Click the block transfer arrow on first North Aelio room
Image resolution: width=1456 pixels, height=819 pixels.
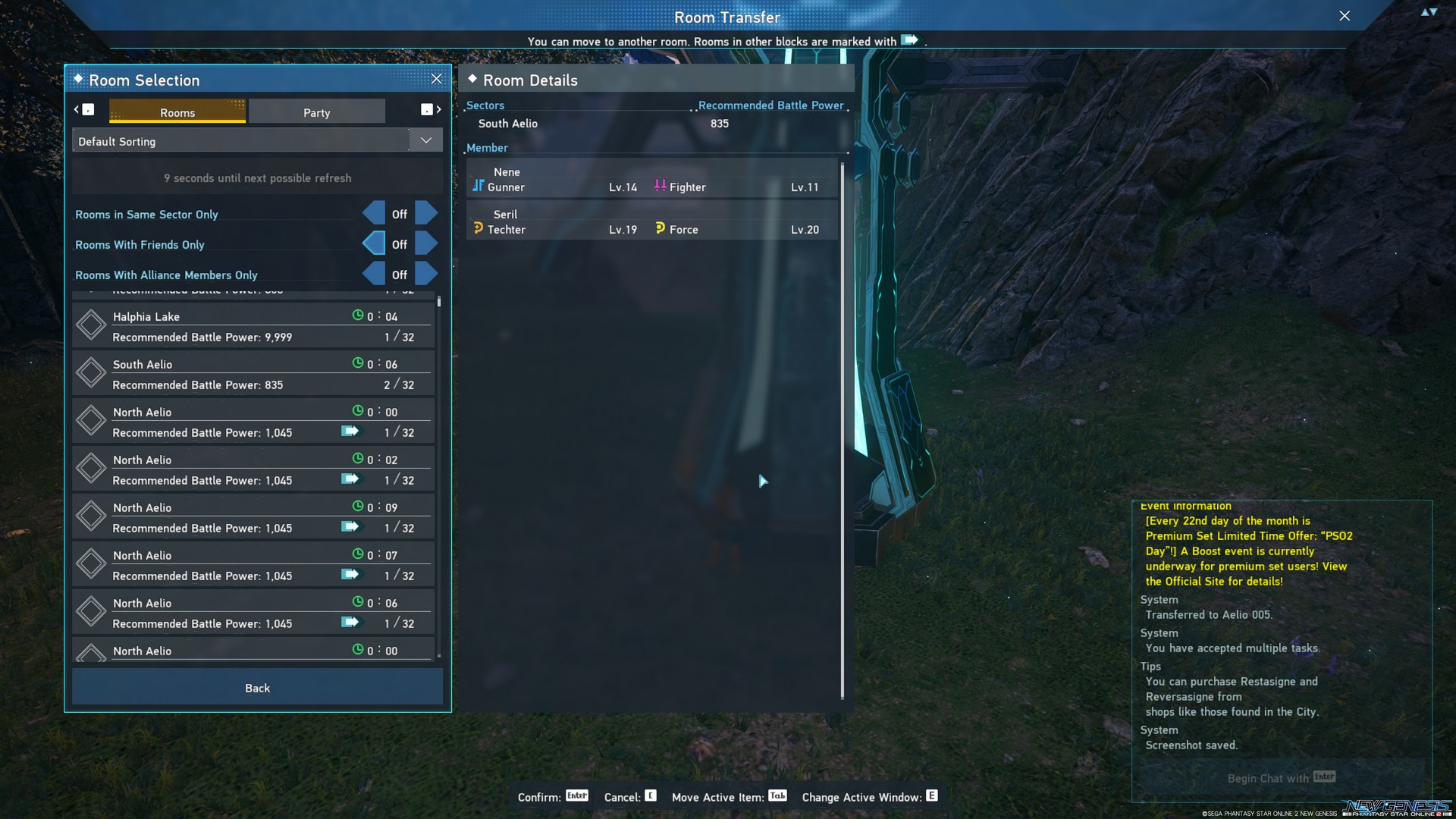coord(350,431)
